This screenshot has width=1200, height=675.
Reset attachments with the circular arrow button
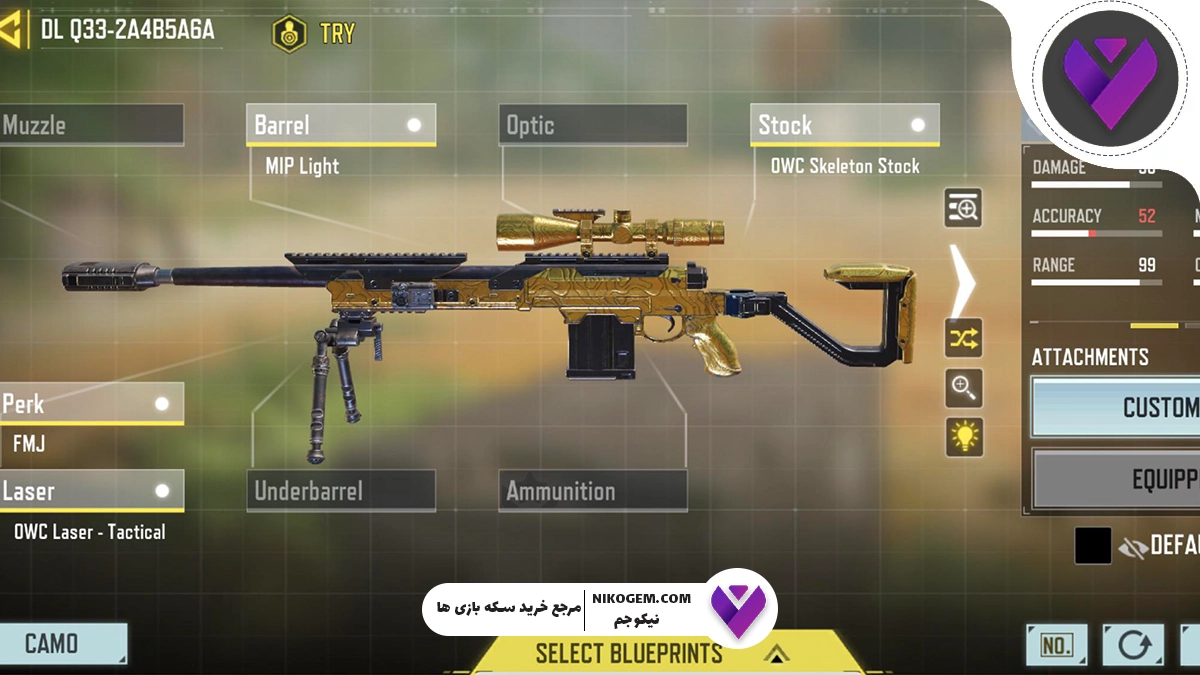click(1133, 645)
